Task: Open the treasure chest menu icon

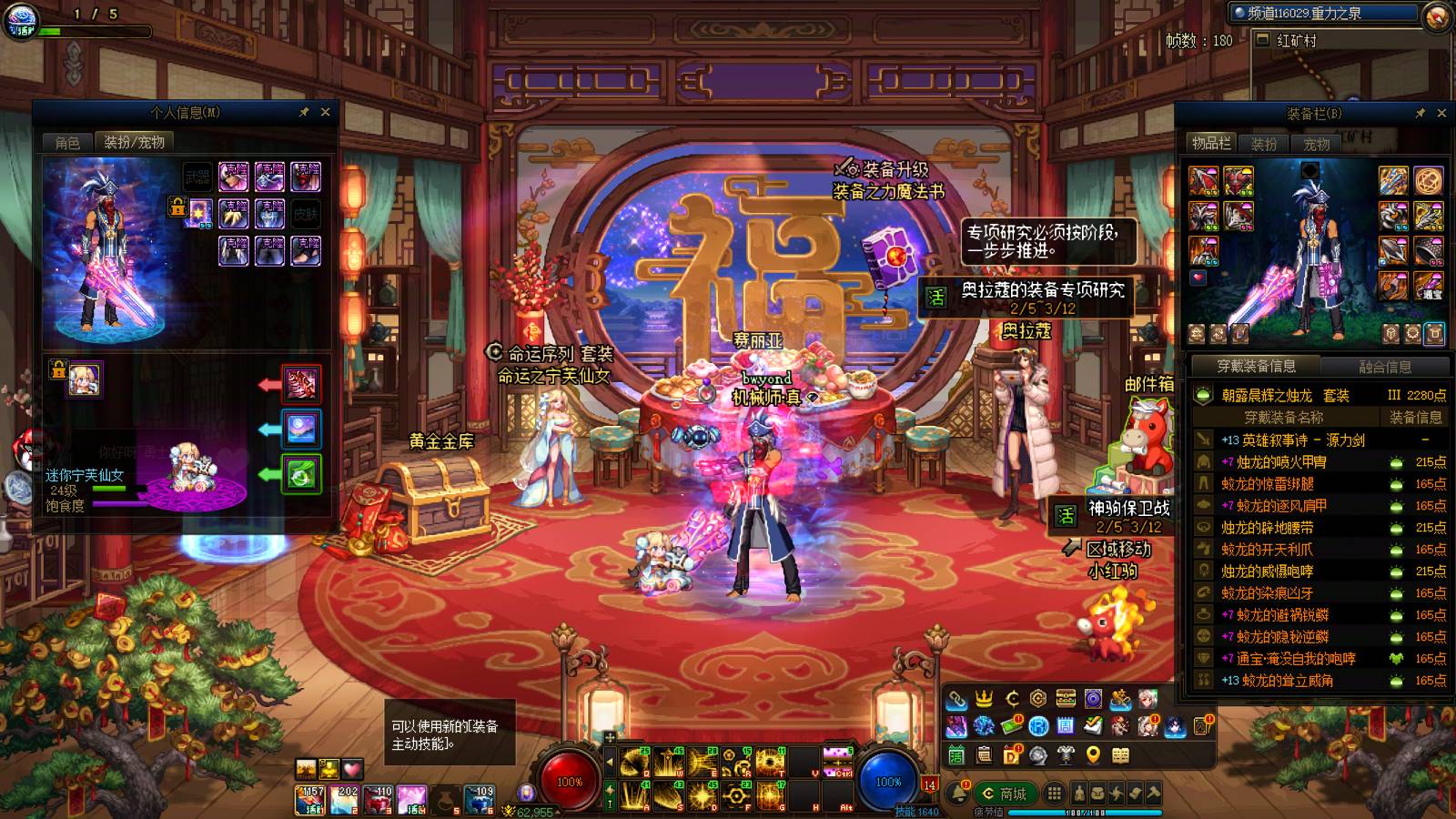Action: pyautogui.click(x=1066, y=699)
